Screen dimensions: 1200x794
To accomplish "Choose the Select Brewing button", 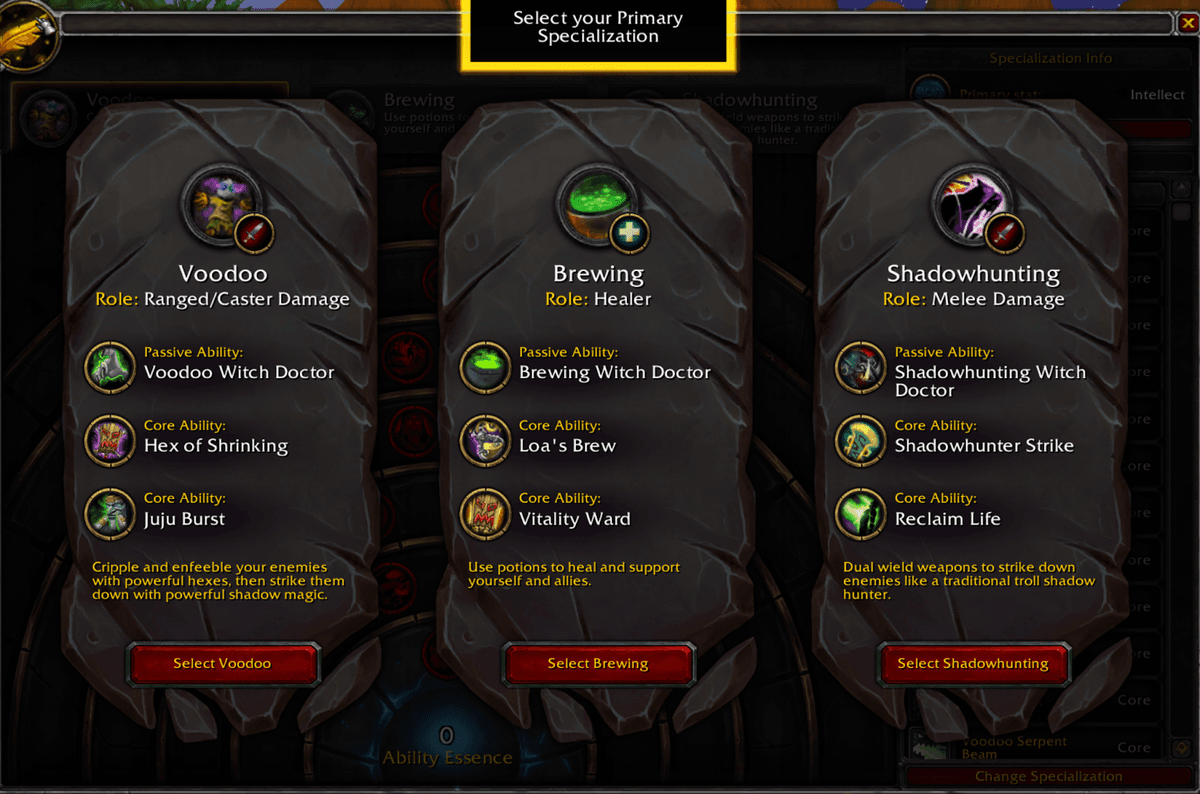I will pos(598,663).
